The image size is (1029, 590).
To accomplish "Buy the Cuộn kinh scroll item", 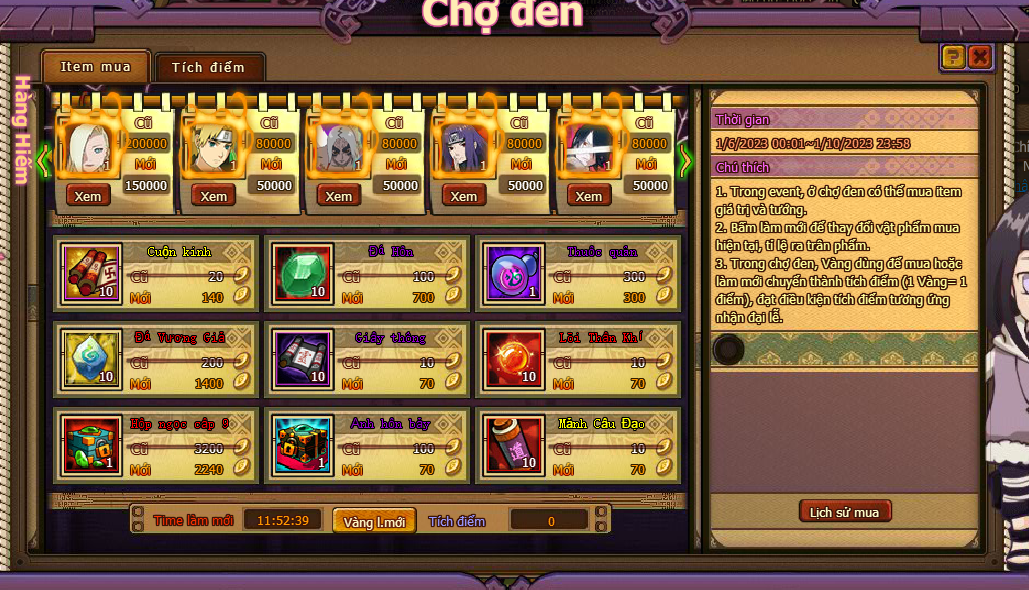I will [x=92, y=274].
